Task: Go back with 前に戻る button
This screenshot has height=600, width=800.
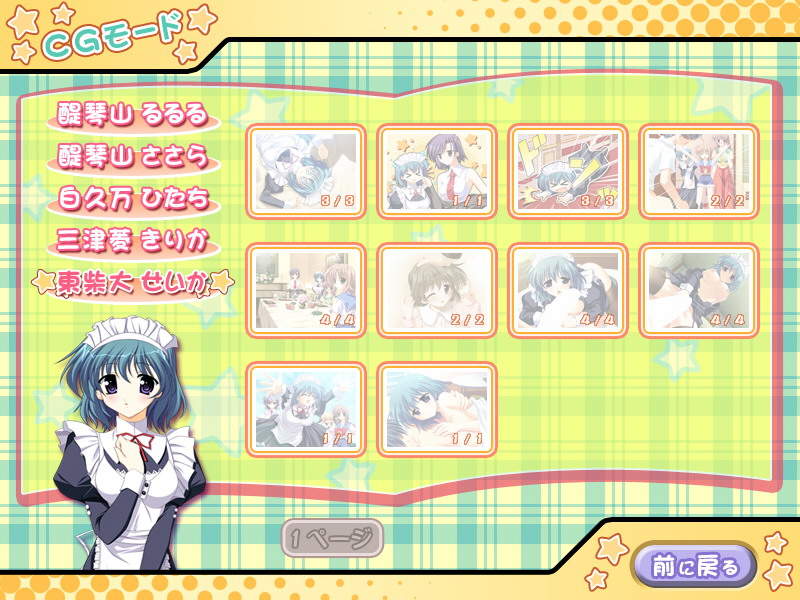Action: [691, 567]
